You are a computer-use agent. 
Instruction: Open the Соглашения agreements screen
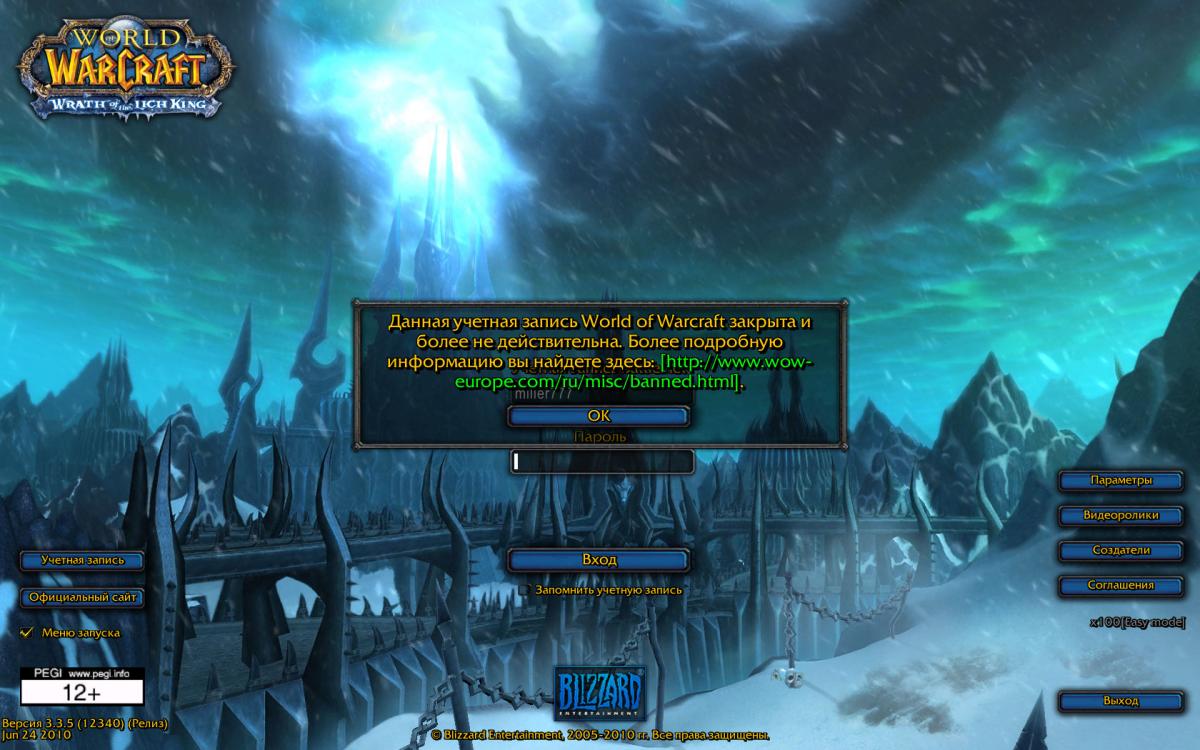coord(1121,586)
